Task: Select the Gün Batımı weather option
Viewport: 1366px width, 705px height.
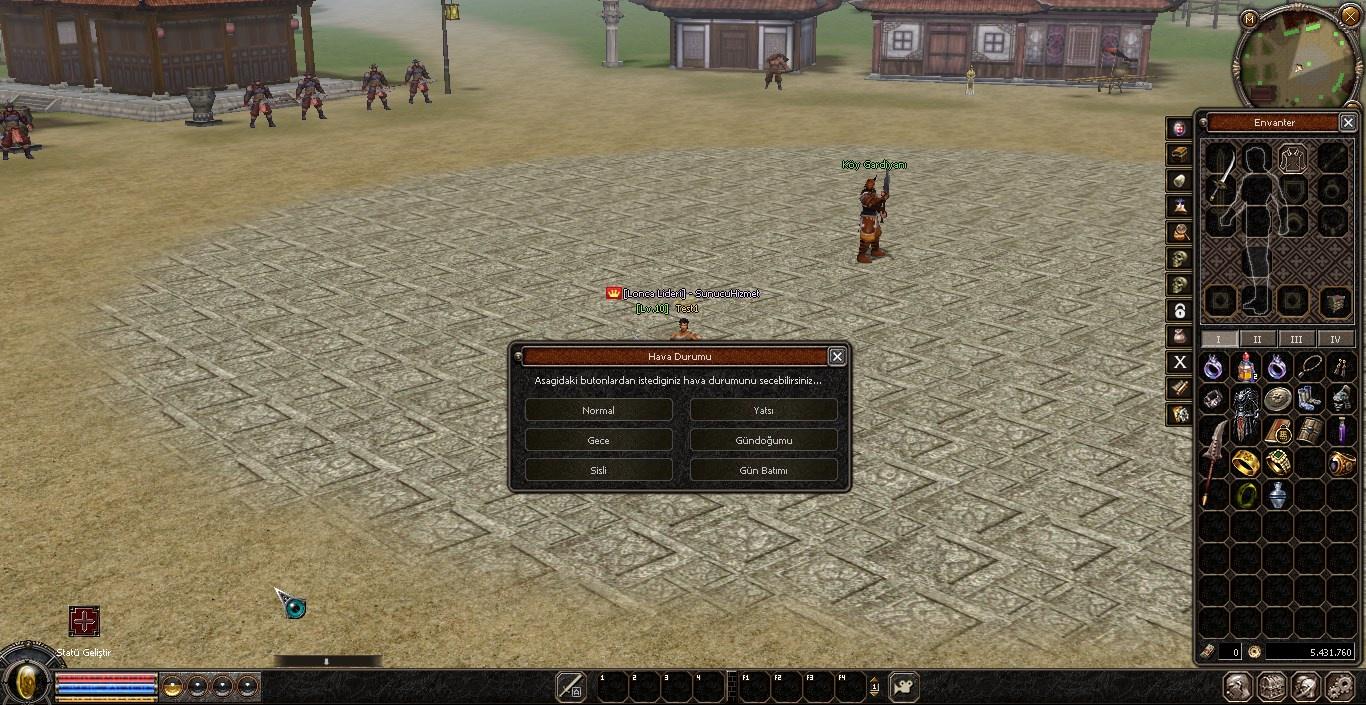Action: pyautogui.click(x=763, y=470)
